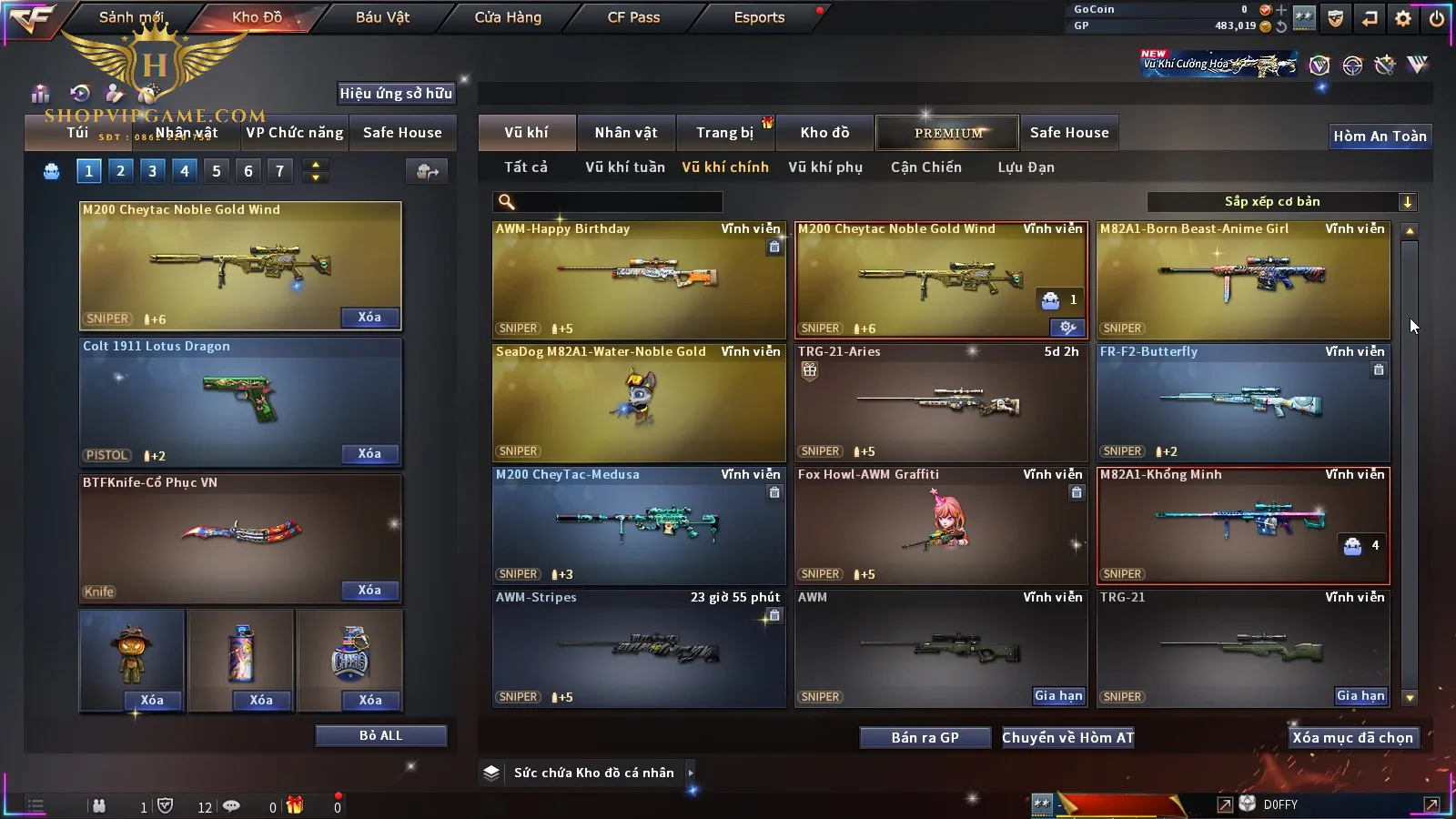The width and height of the screenshot is (1456, 819).
Task: Filter by Vũ khí phụ weapons
Action: click(x=825, y=167)
